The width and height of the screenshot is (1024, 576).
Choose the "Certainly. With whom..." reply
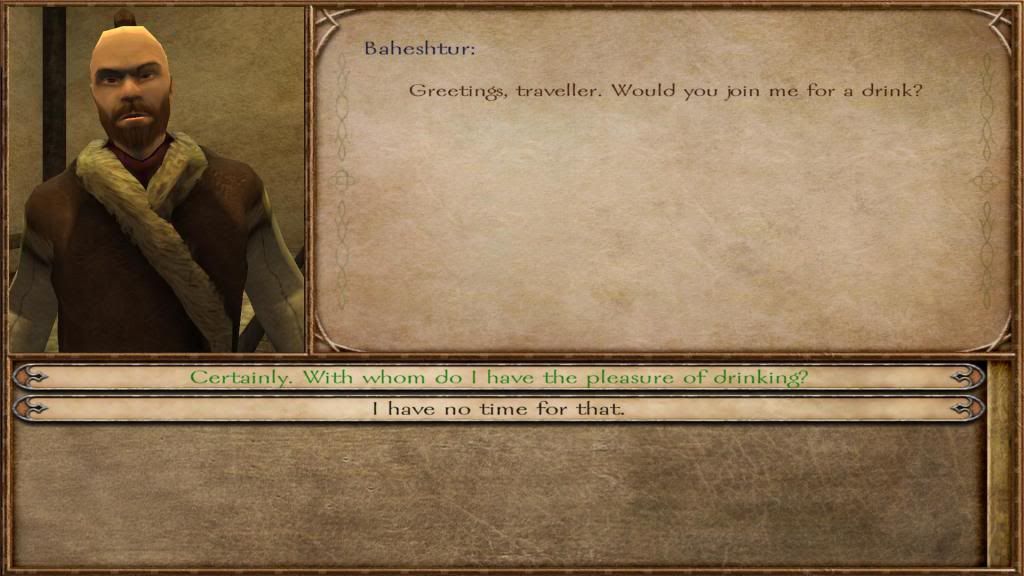[x=498, y=377]
